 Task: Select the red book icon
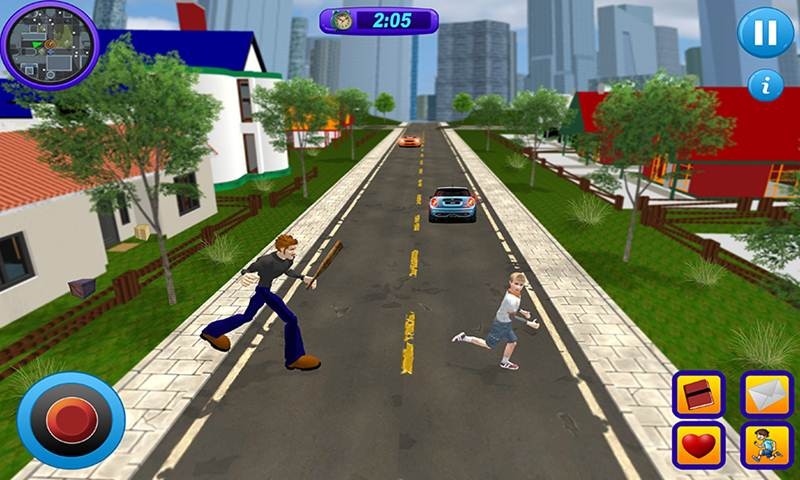698,394
